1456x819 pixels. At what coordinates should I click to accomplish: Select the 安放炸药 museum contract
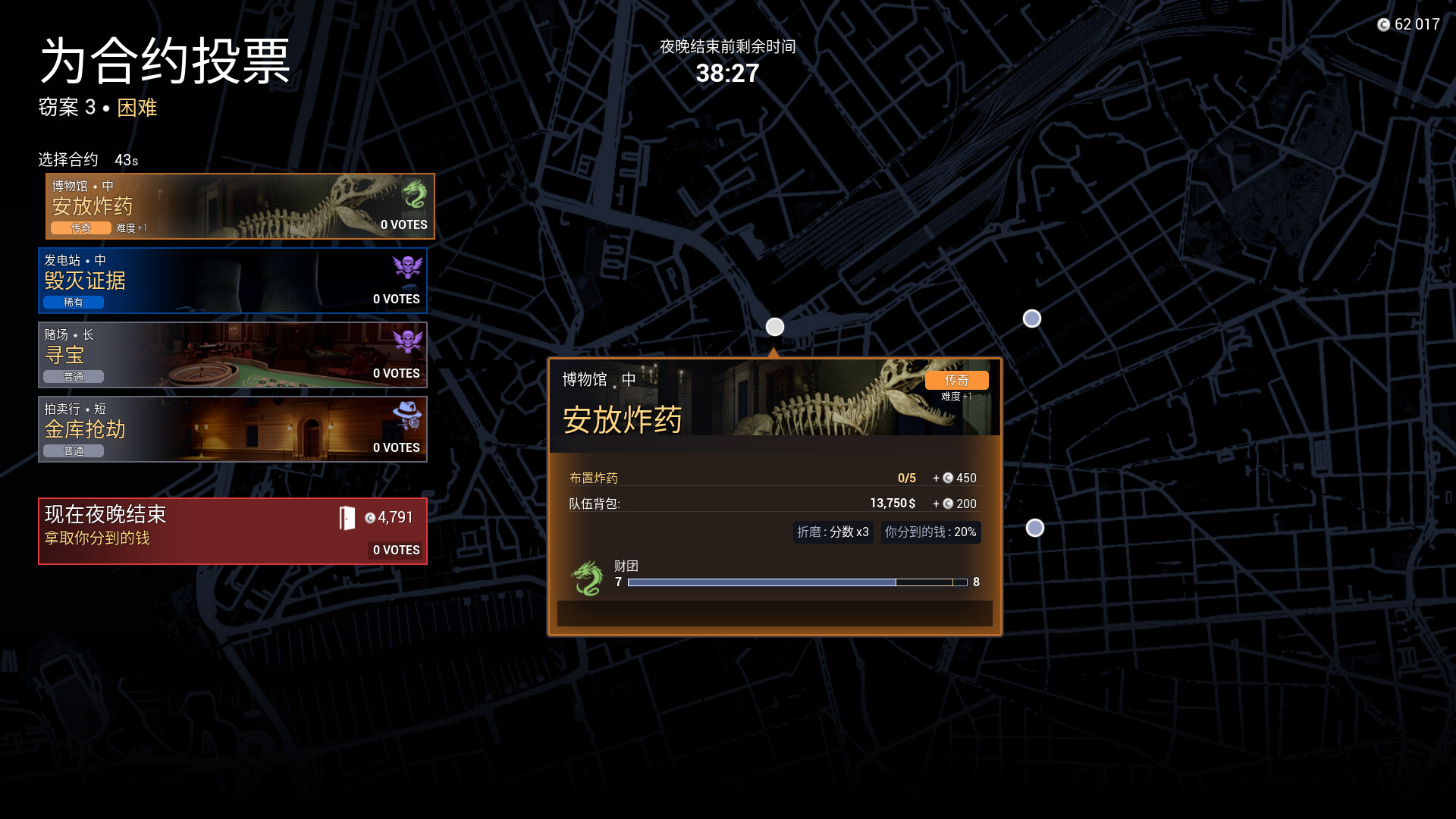pyautogui.click(x=227, y=206)
